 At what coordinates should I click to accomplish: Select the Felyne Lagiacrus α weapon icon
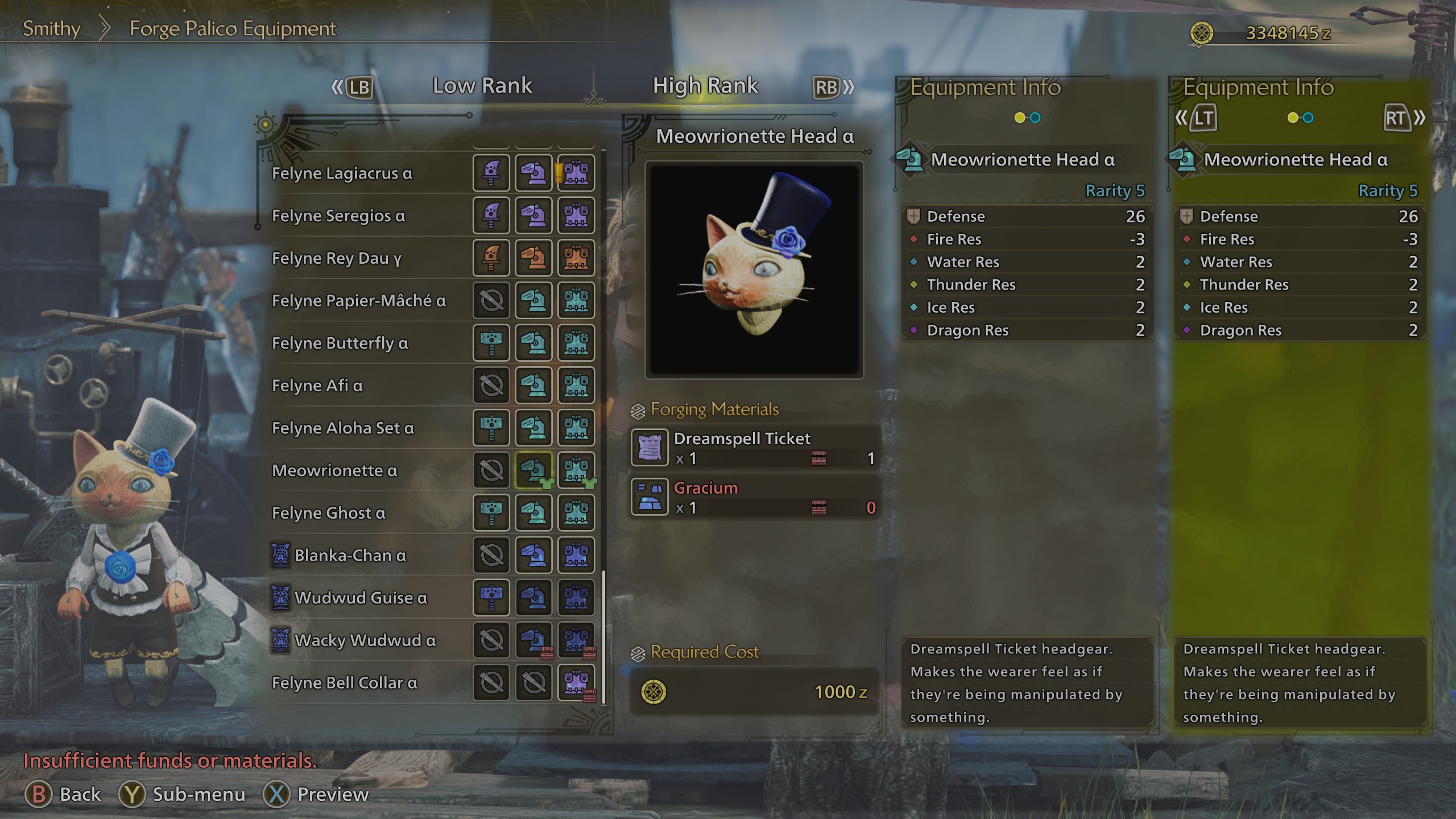pyautogui.click(x=491, y=173)
